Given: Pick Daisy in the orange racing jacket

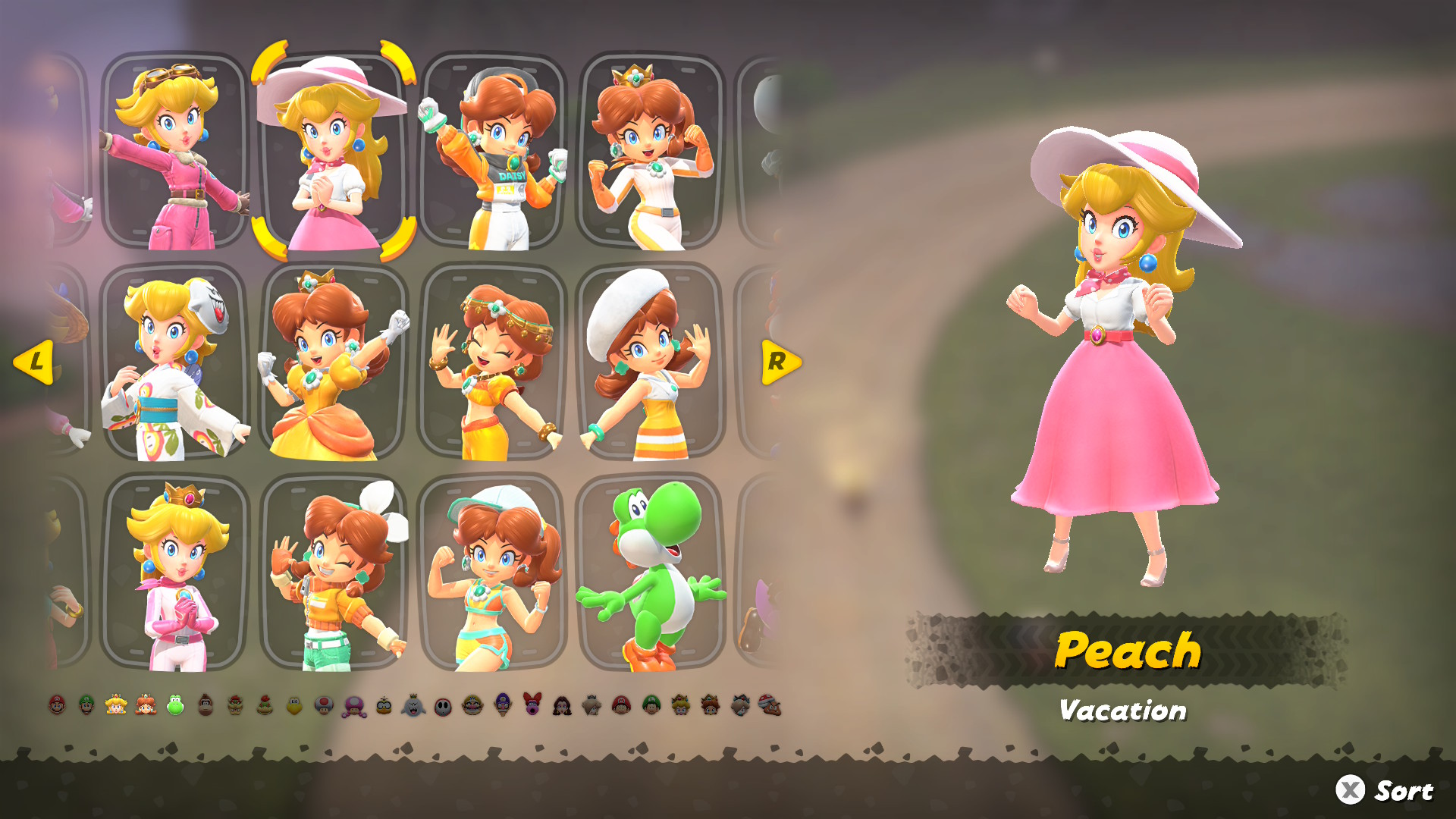Looking at the screenshot, I should coord(493,152).
